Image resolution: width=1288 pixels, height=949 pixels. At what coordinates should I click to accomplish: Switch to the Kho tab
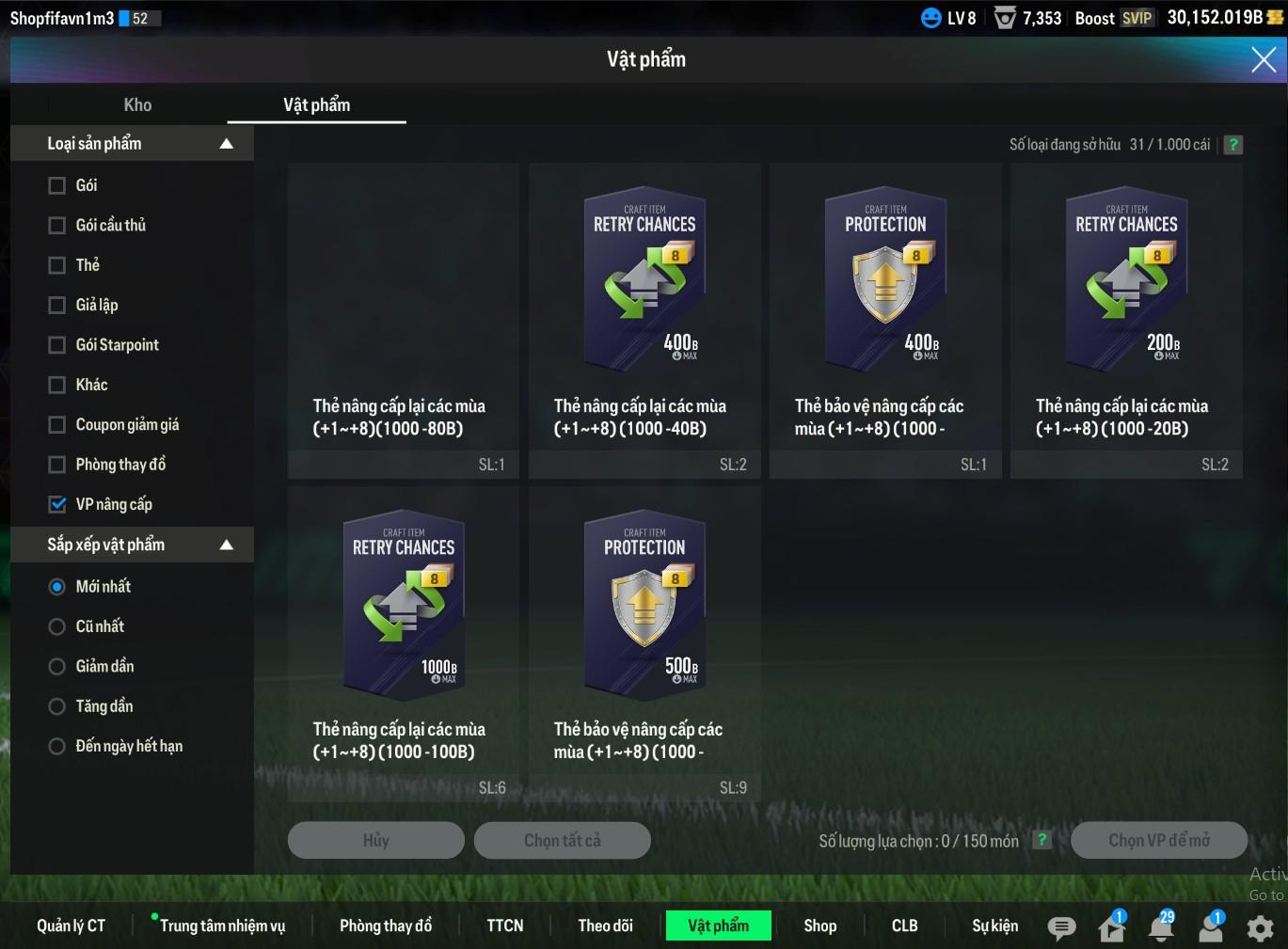pos(137,105)
